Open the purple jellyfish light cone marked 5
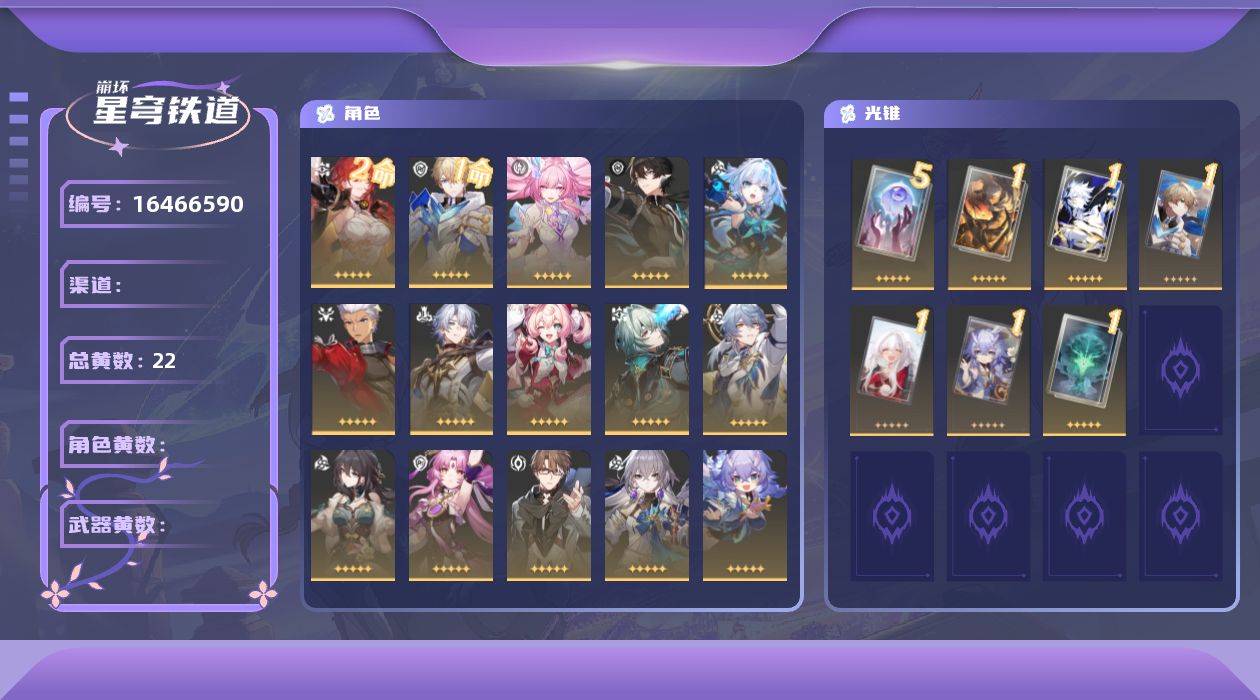Screen dimensions: 1260x700 [892, 224]
